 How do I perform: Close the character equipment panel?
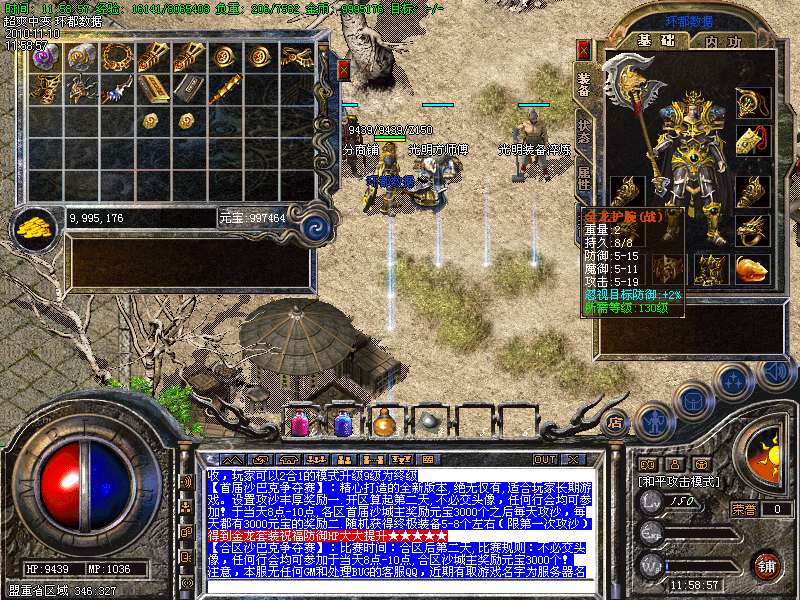(584, 49)
